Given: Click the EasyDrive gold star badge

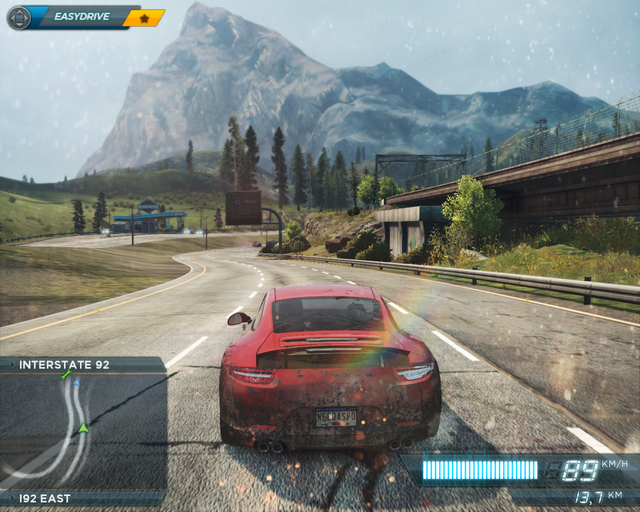Looking at the screenshot, I should [144, 18].
